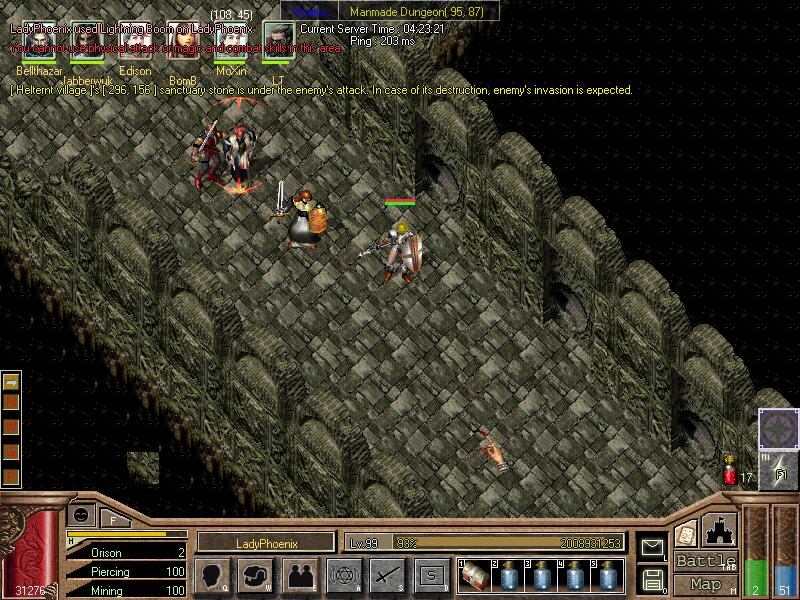Open the hexagram magic button
Viewport: 800px width, 600px height.
tap(343, 575)
